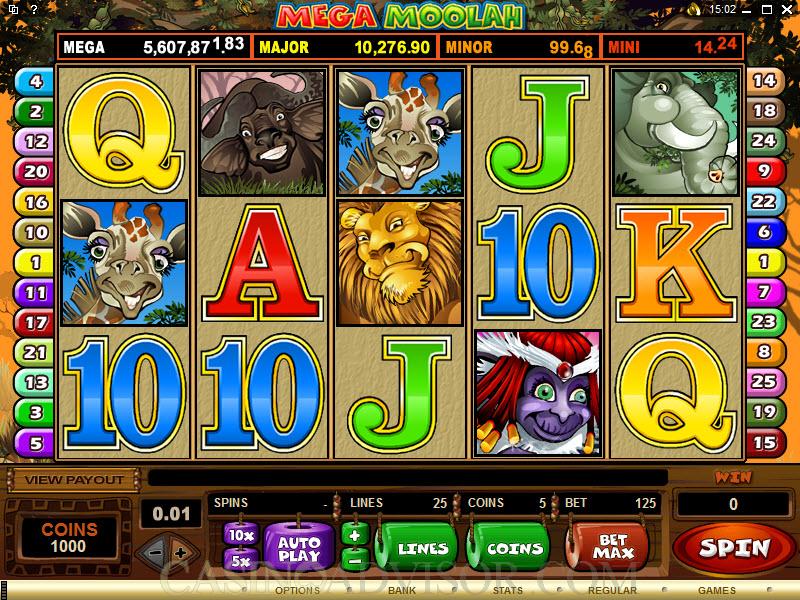The image size is (800, 600).
Task: Lower coin size with the minus arrow
Action: 153,552
